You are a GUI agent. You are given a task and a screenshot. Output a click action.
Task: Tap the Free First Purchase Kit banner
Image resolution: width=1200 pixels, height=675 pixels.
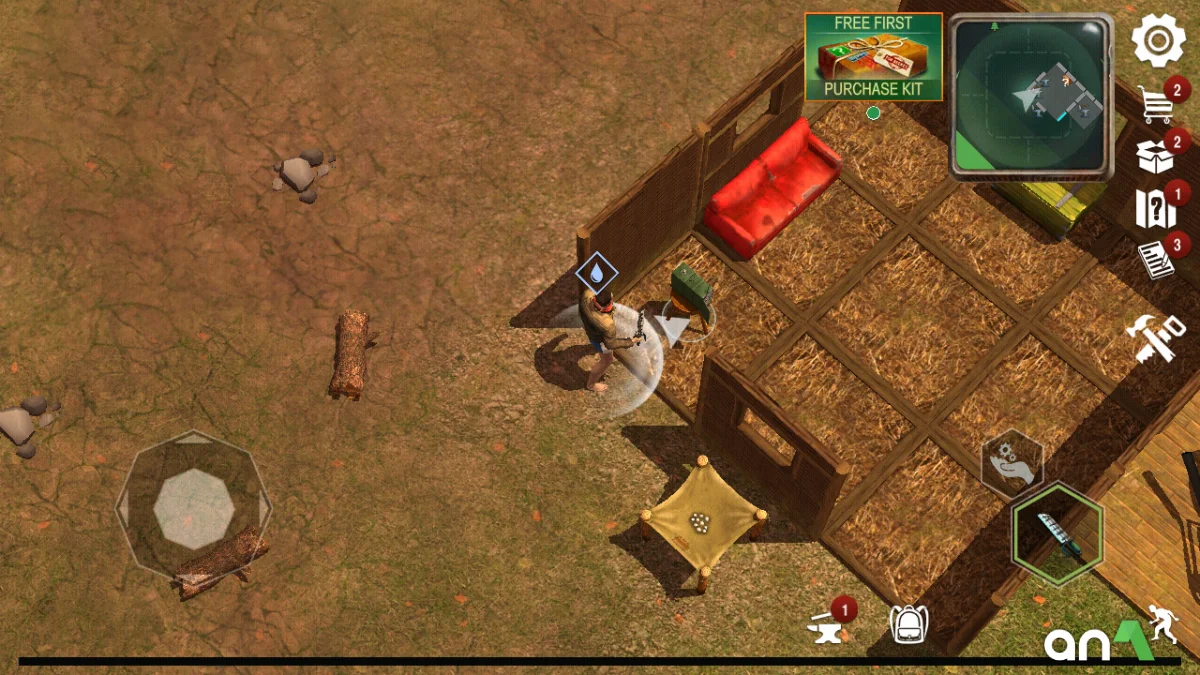pos(874,56)
